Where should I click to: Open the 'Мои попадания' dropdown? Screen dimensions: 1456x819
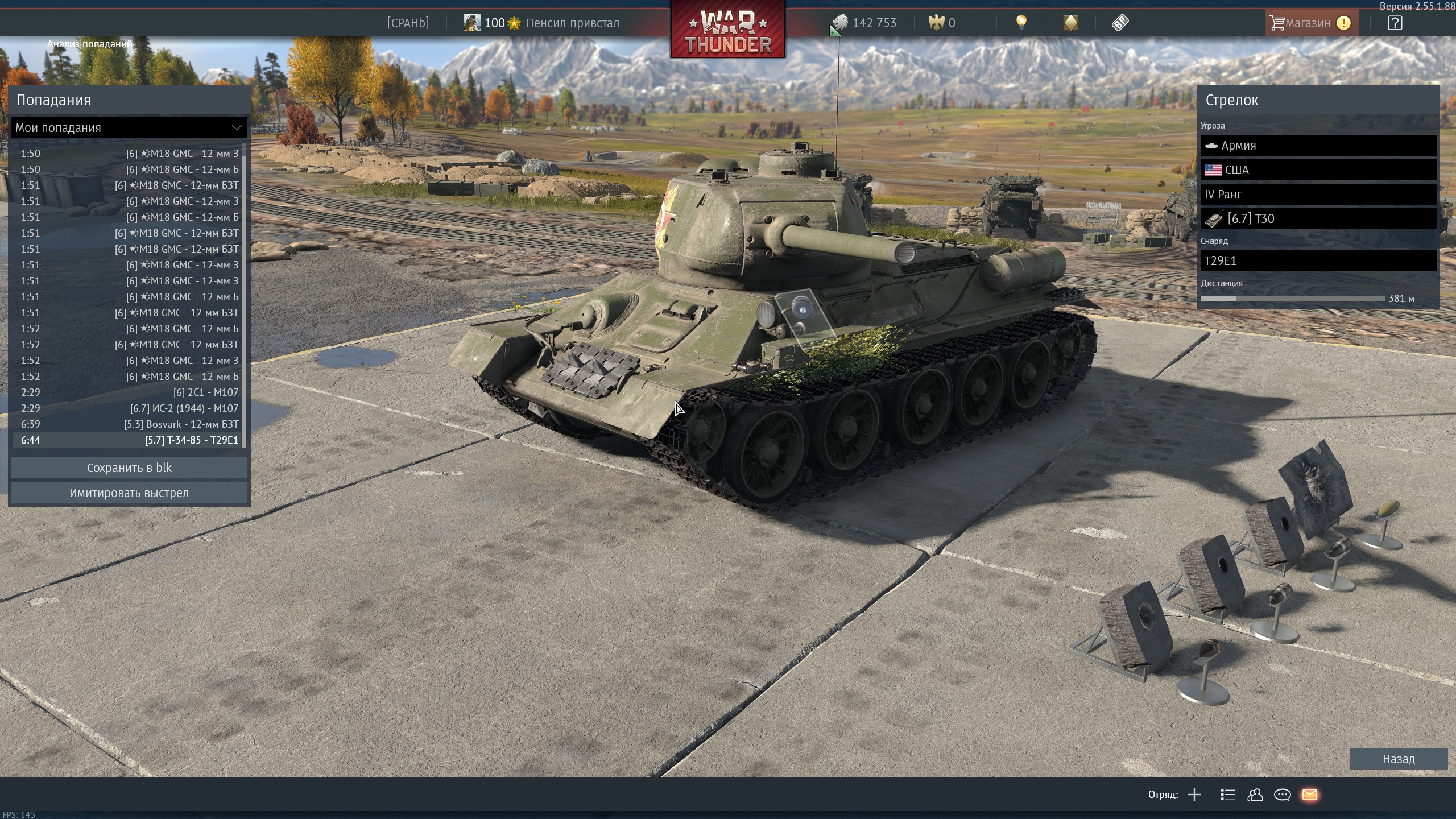[129, 128]
